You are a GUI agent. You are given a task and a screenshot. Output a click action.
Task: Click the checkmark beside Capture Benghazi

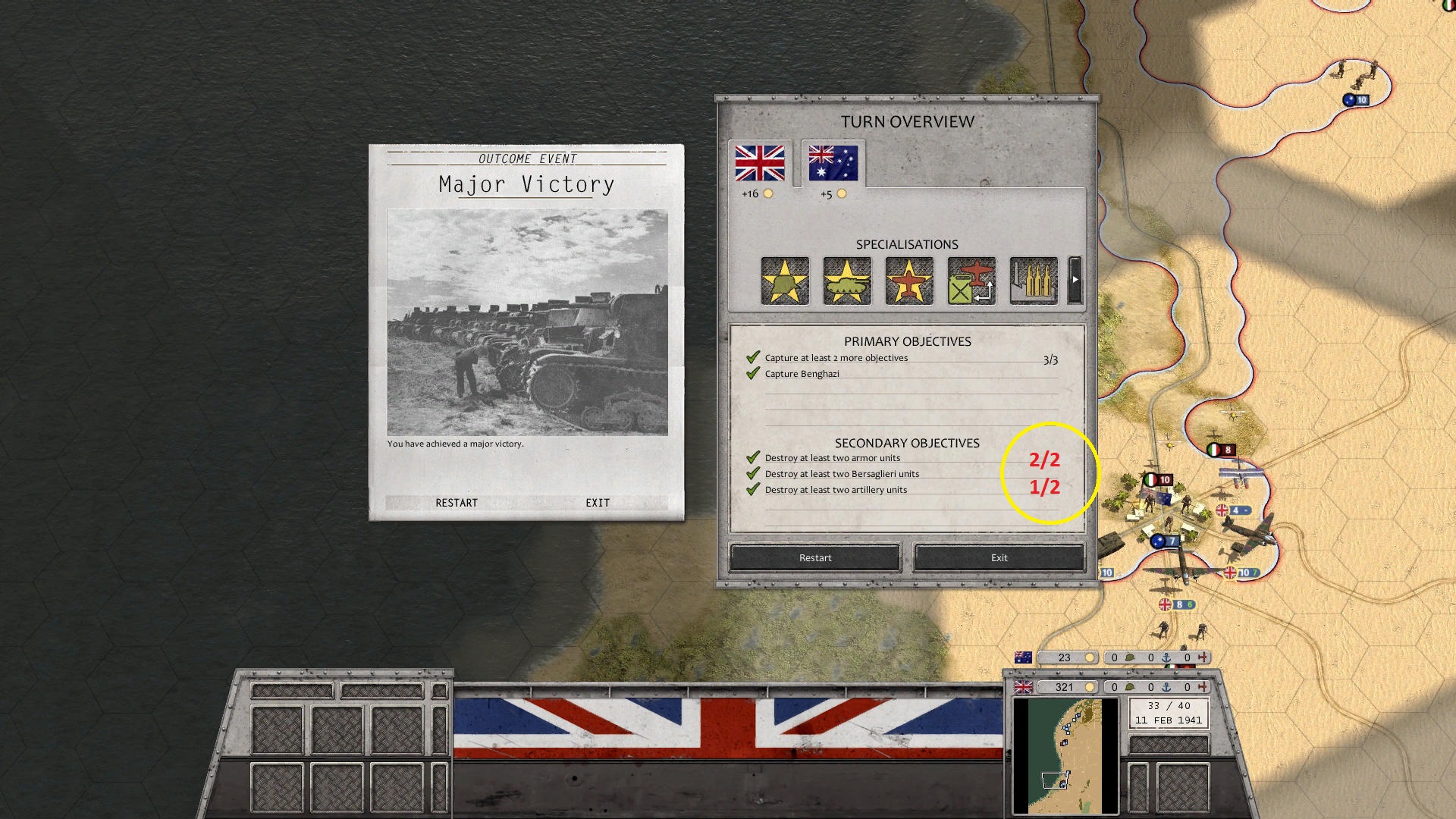(x=753, y=372)
